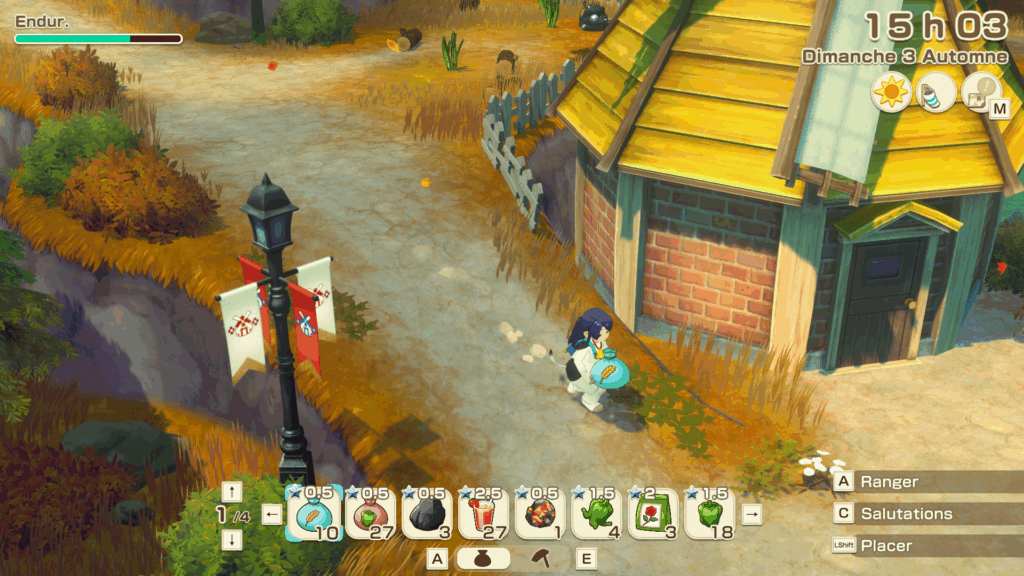The height and width of the screenshot is (576, 1024).
Task: Click the hotbar's left arrow button
Action: tap(271, 515)
